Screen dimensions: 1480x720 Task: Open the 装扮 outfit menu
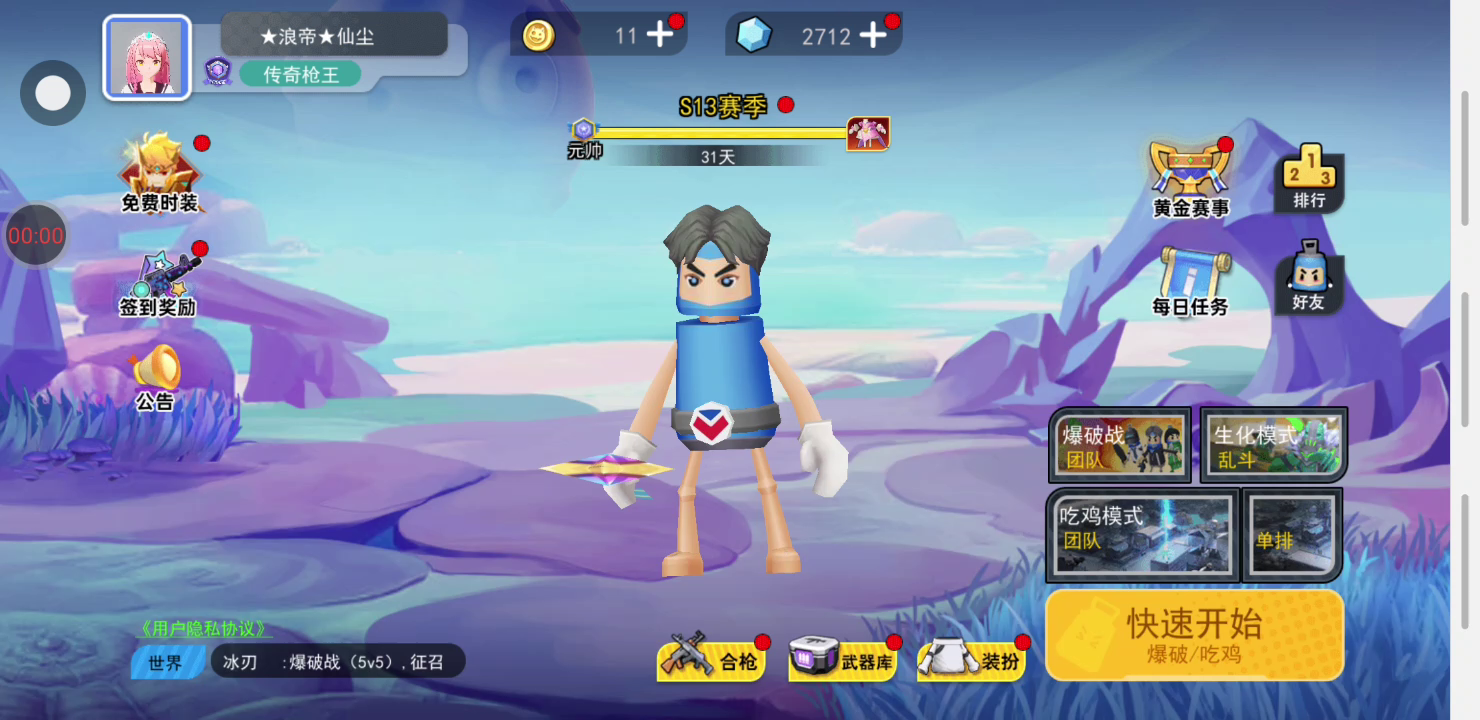[x=971, y=659]
